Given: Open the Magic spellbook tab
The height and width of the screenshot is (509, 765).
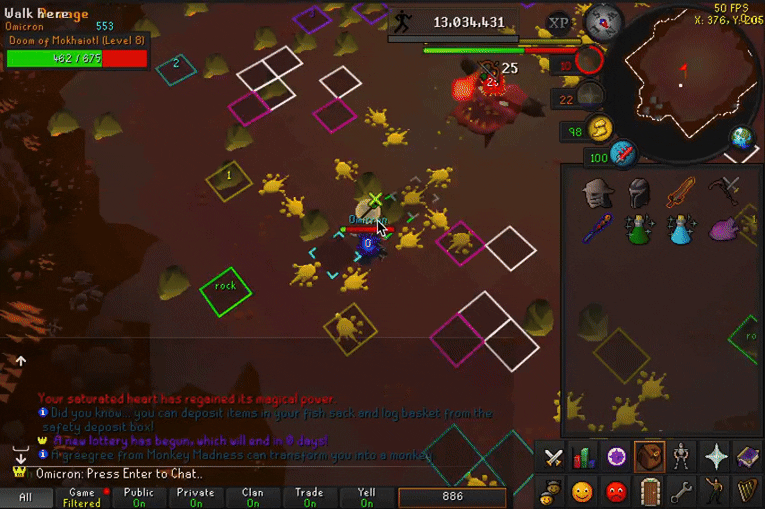Looking at the screenshot, I should (x=748, y=457).
